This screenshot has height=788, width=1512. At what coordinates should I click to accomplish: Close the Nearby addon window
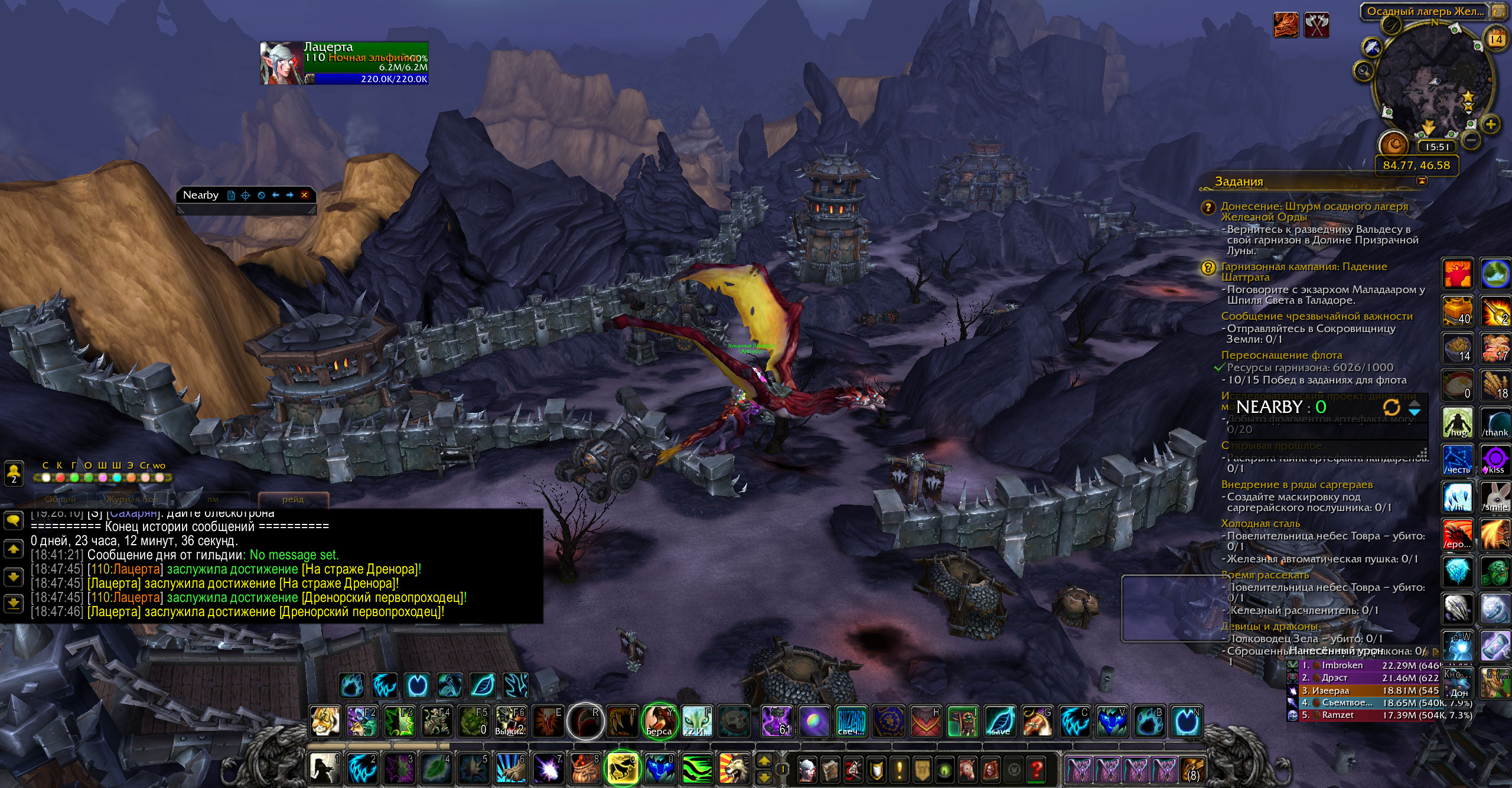pyautogui.click(x=304, y=195)
